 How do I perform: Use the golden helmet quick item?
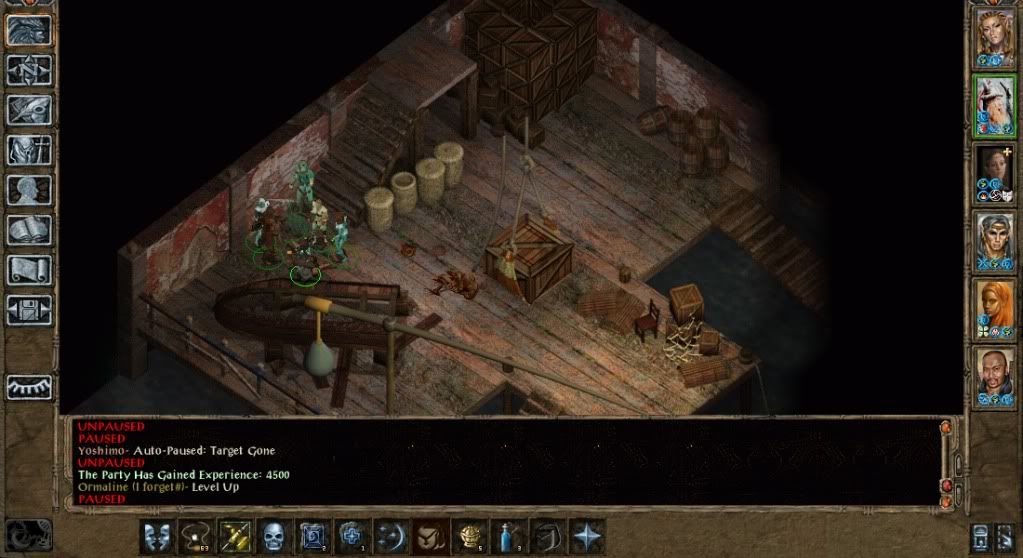tap(469, 536)
